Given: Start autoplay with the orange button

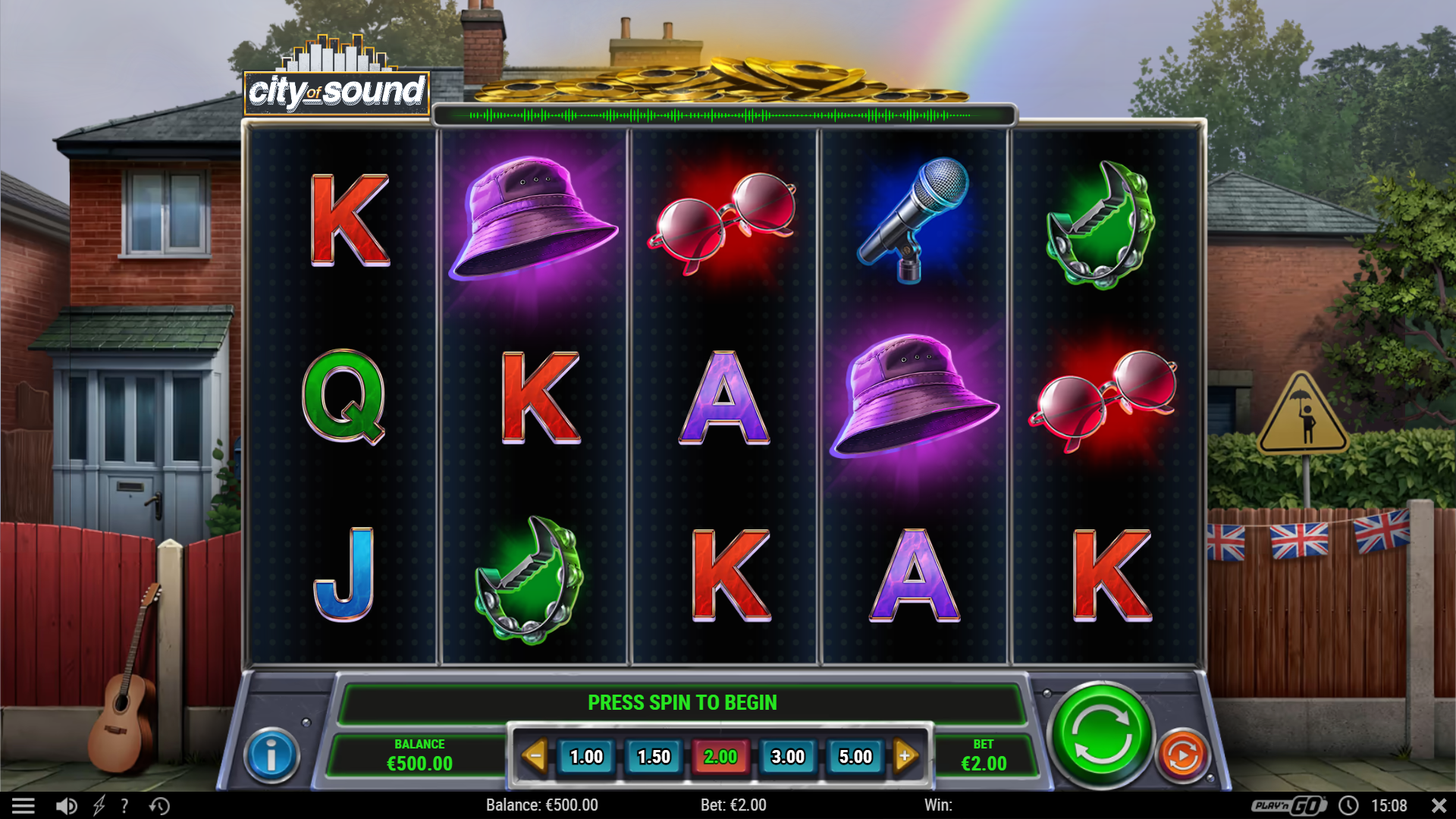Looking at the screenshot, I should (1182, 755).
